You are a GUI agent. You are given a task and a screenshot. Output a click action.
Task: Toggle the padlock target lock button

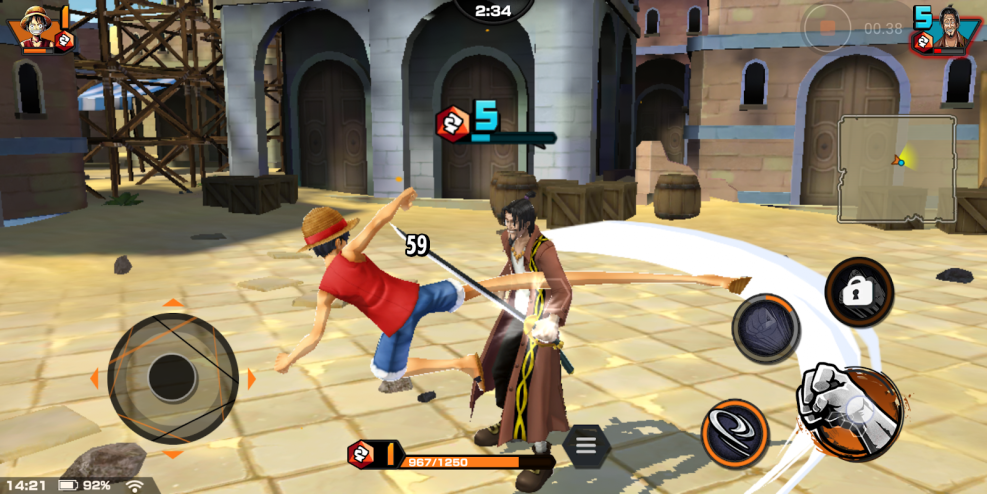(x=859, y=291)
